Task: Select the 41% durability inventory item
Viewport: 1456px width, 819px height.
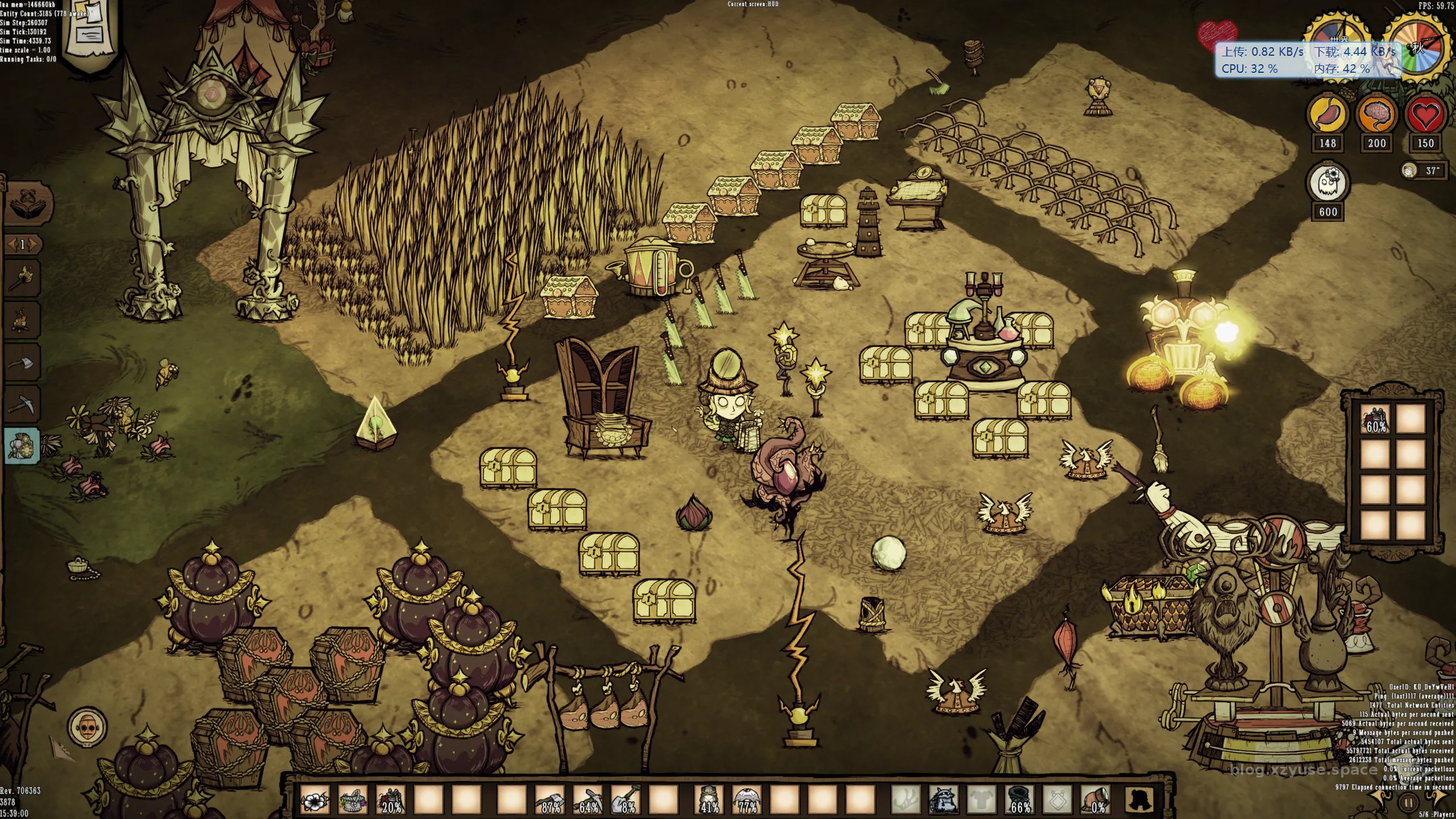Action: tap(709, 800)
